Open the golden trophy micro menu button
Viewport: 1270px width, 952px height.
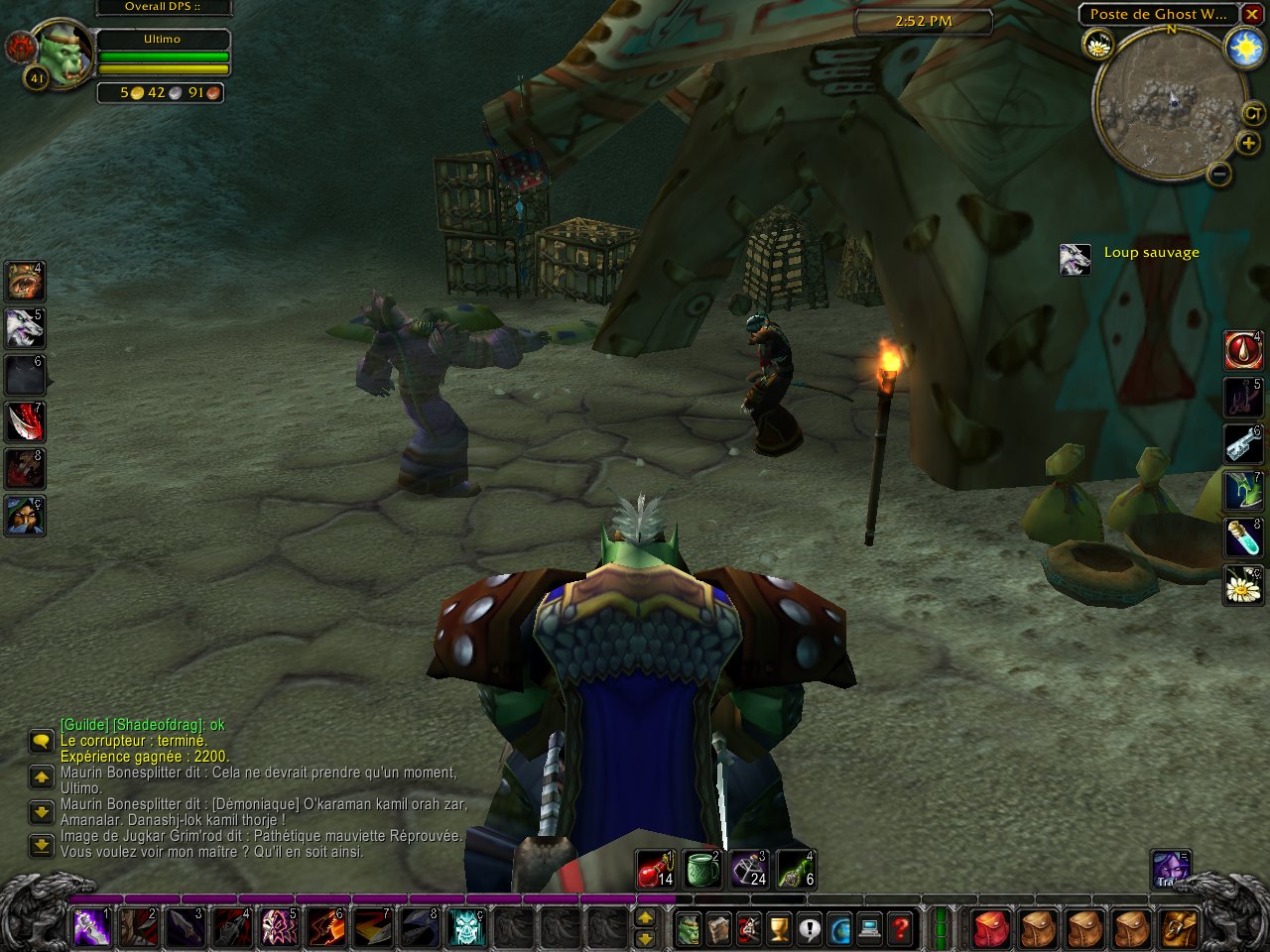coord(779,929)
